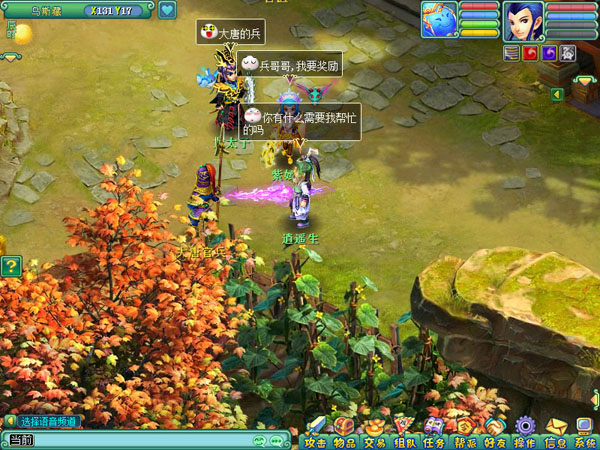Select the purple swirl buff icon
The height and width of the screenshot is (450, 600).
(x=549, y=53)
